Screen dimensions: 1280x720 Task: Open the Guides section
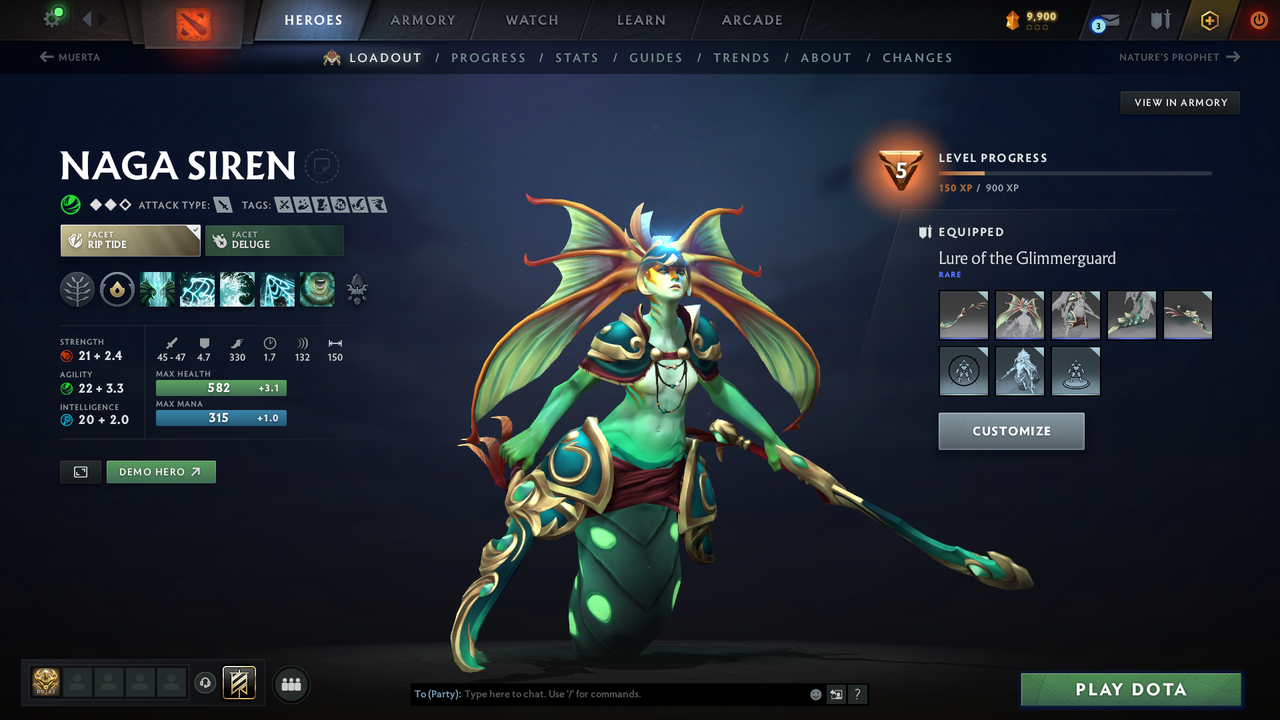(x=656, y=57)
